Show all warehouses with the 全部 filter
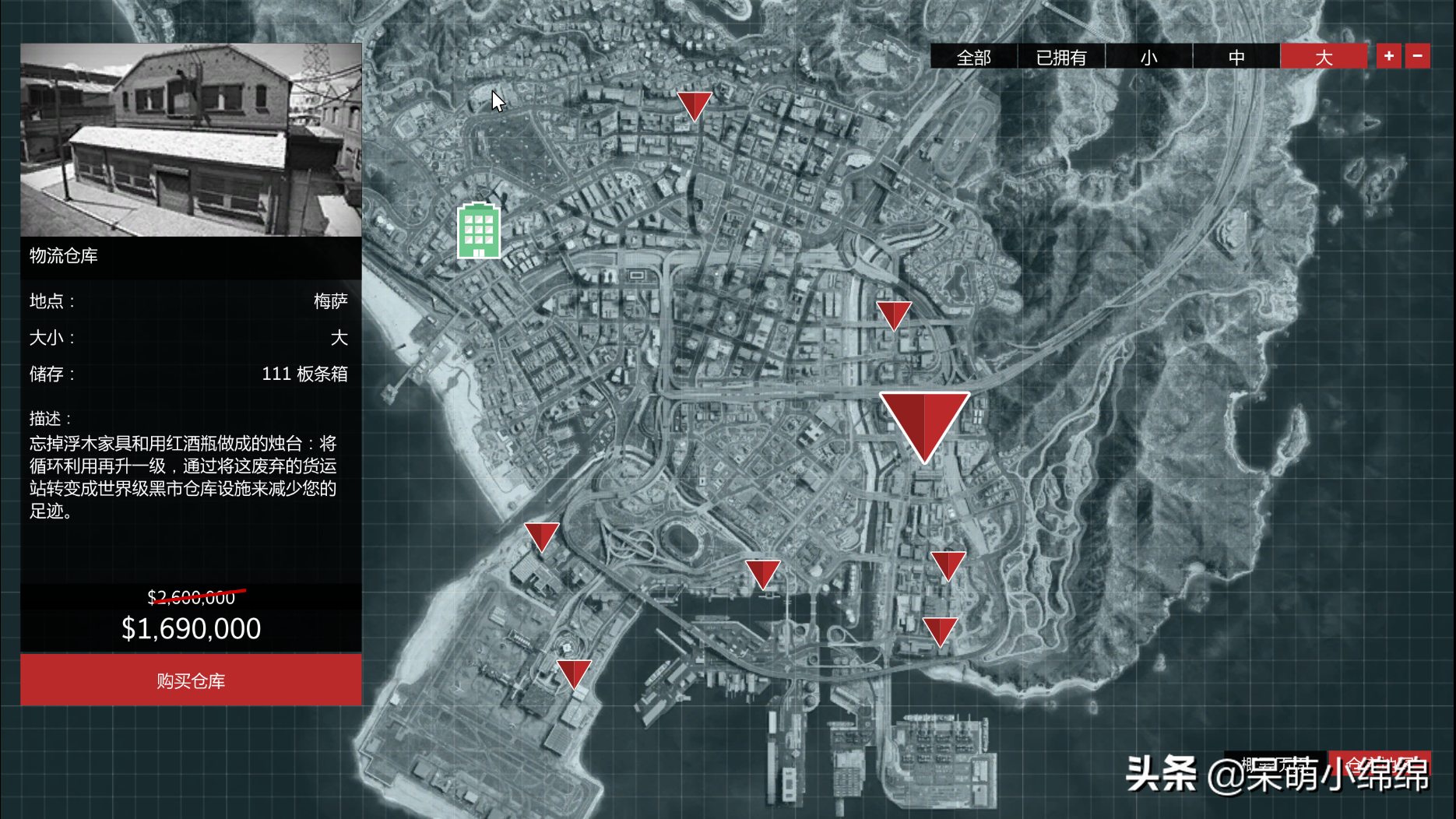 tap(973, 57)
